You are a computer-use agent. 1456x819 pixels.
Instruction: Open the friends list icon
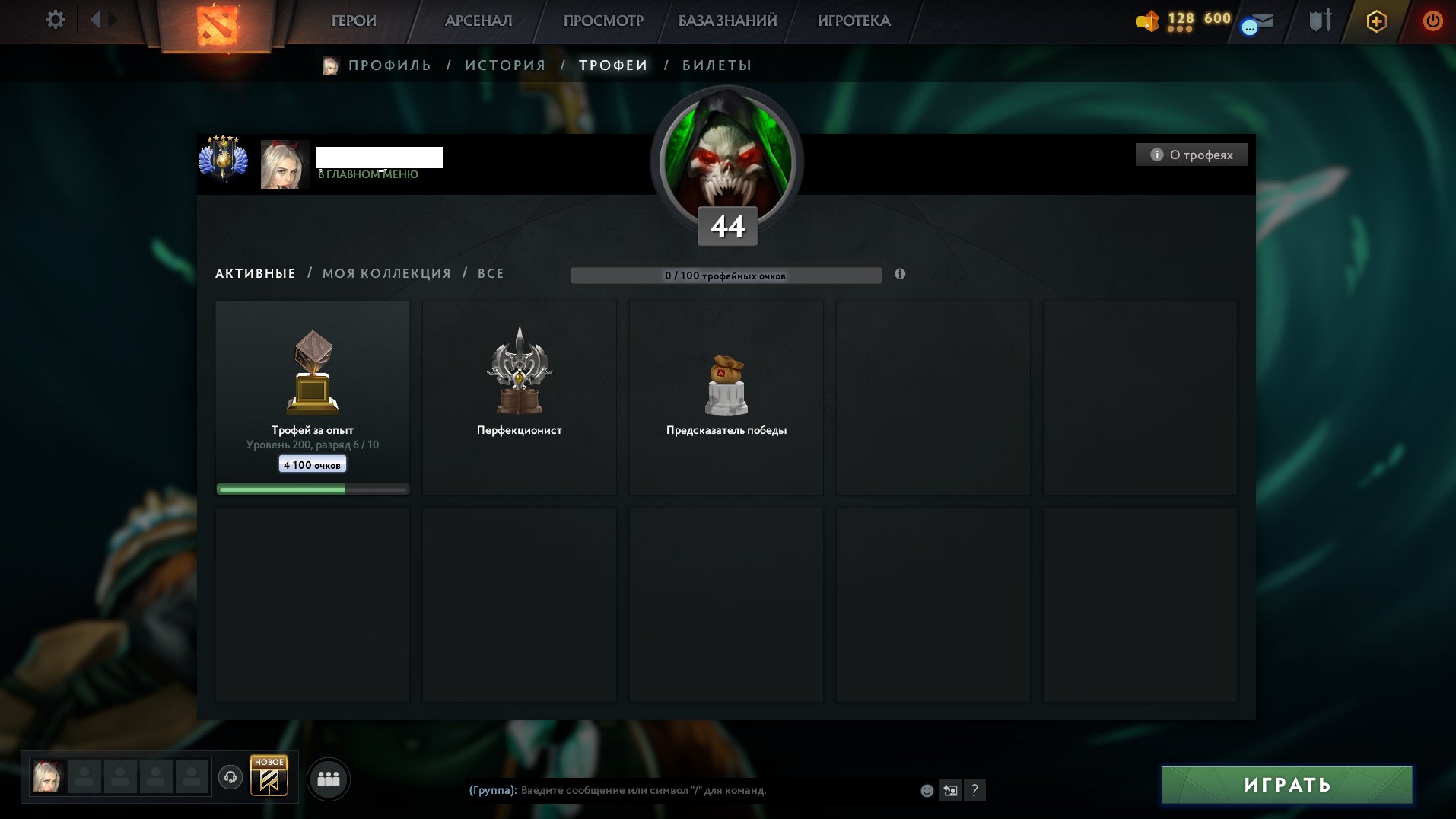click(x=329, y=779)
